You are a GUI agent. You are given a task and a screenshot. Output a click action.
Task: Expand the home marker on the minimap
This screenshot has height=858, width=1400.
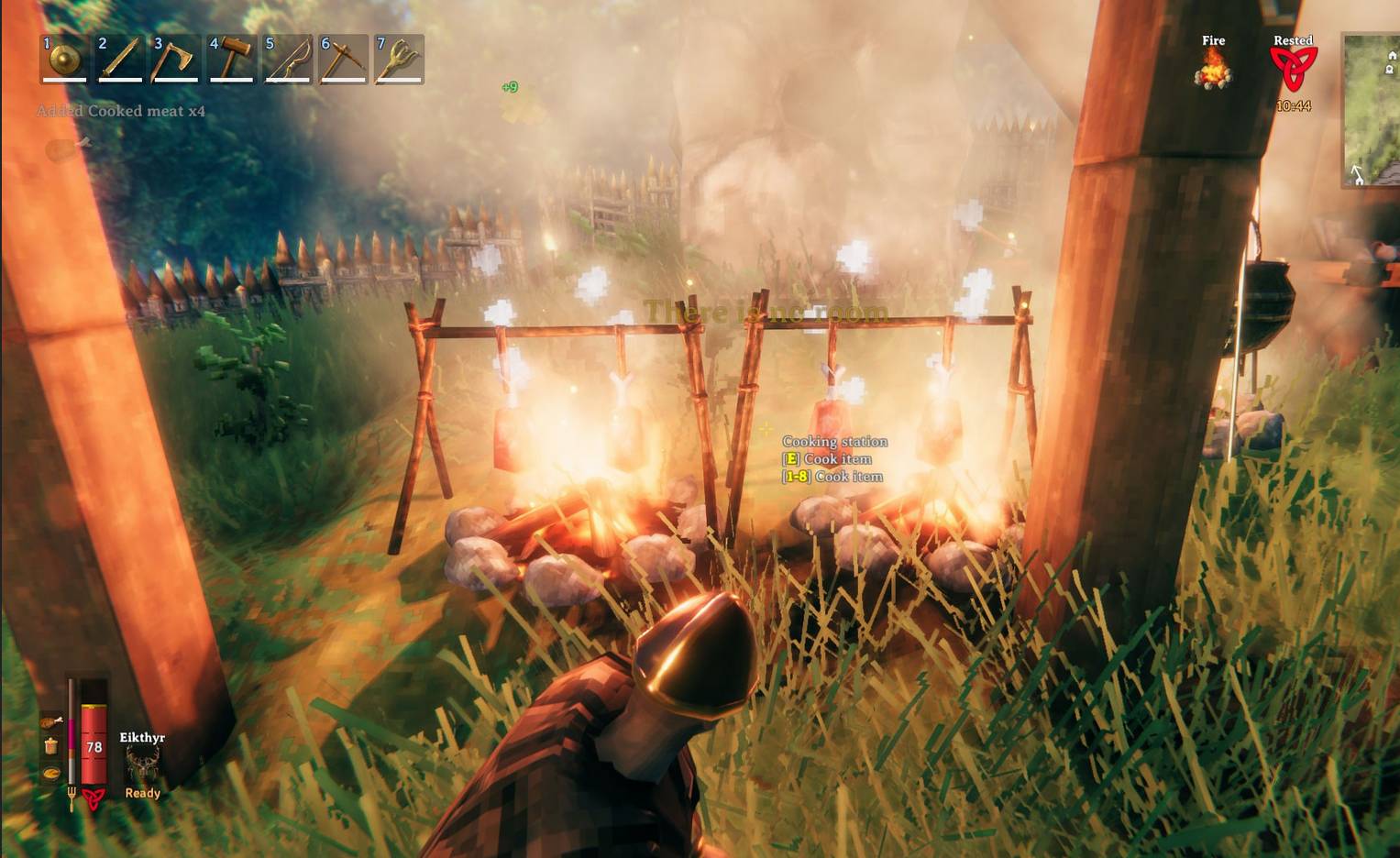1392,55
